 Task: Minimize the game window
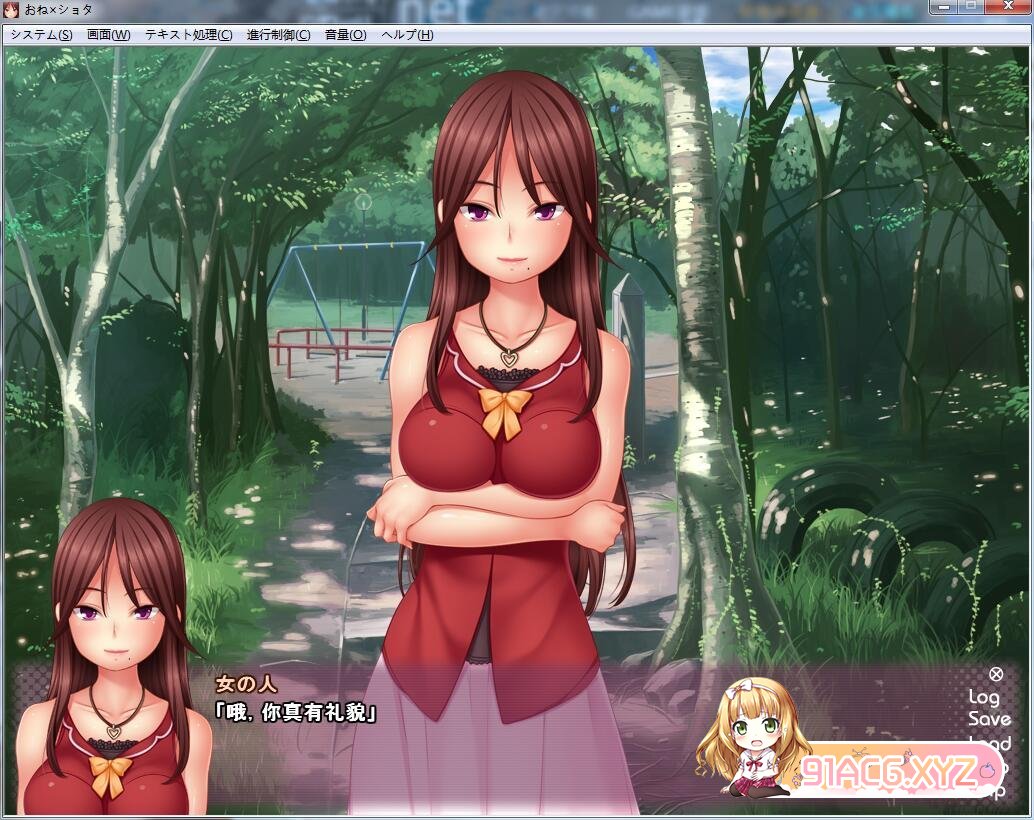(942, 7)
